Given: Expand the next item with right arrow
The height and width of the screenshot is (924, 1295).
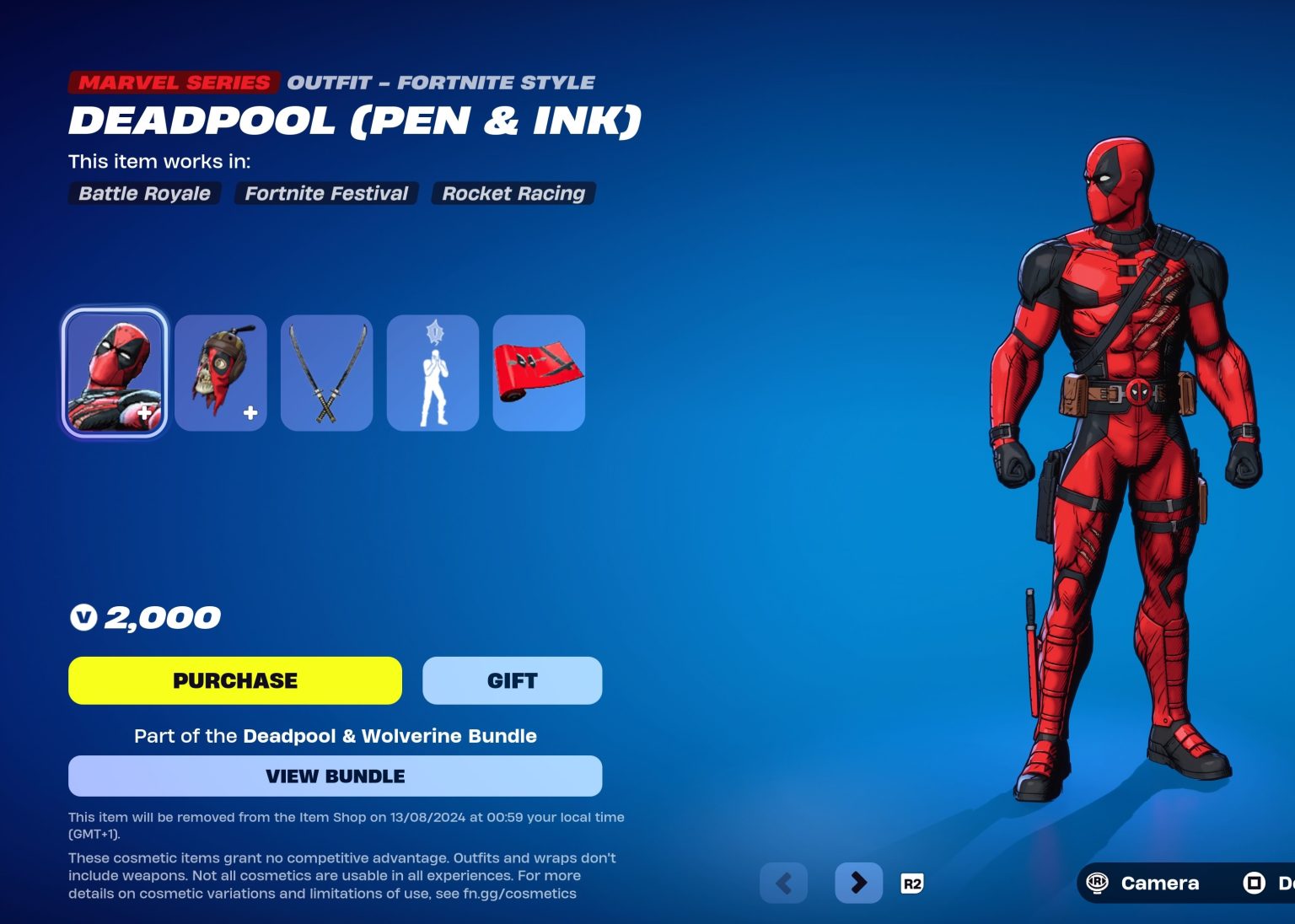Looking at the screenshot, I should [858, 883].
